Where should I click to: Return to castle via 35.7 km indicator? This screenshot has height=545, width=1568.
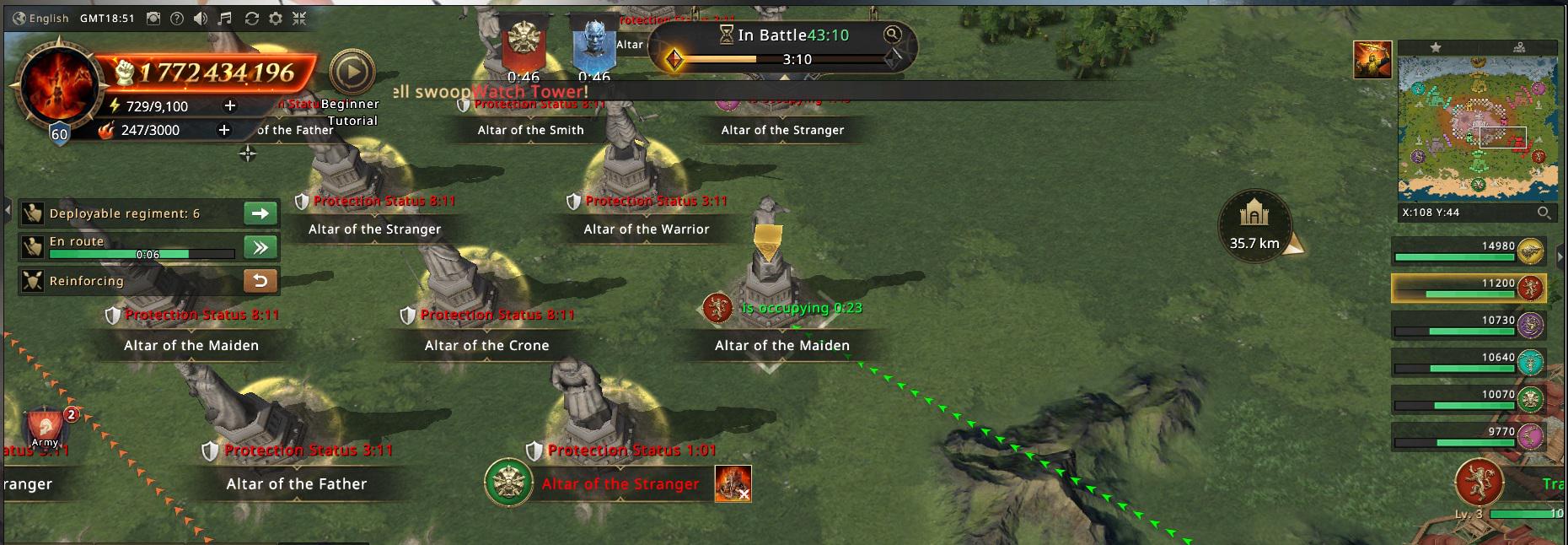click(x=1254, y=225)
